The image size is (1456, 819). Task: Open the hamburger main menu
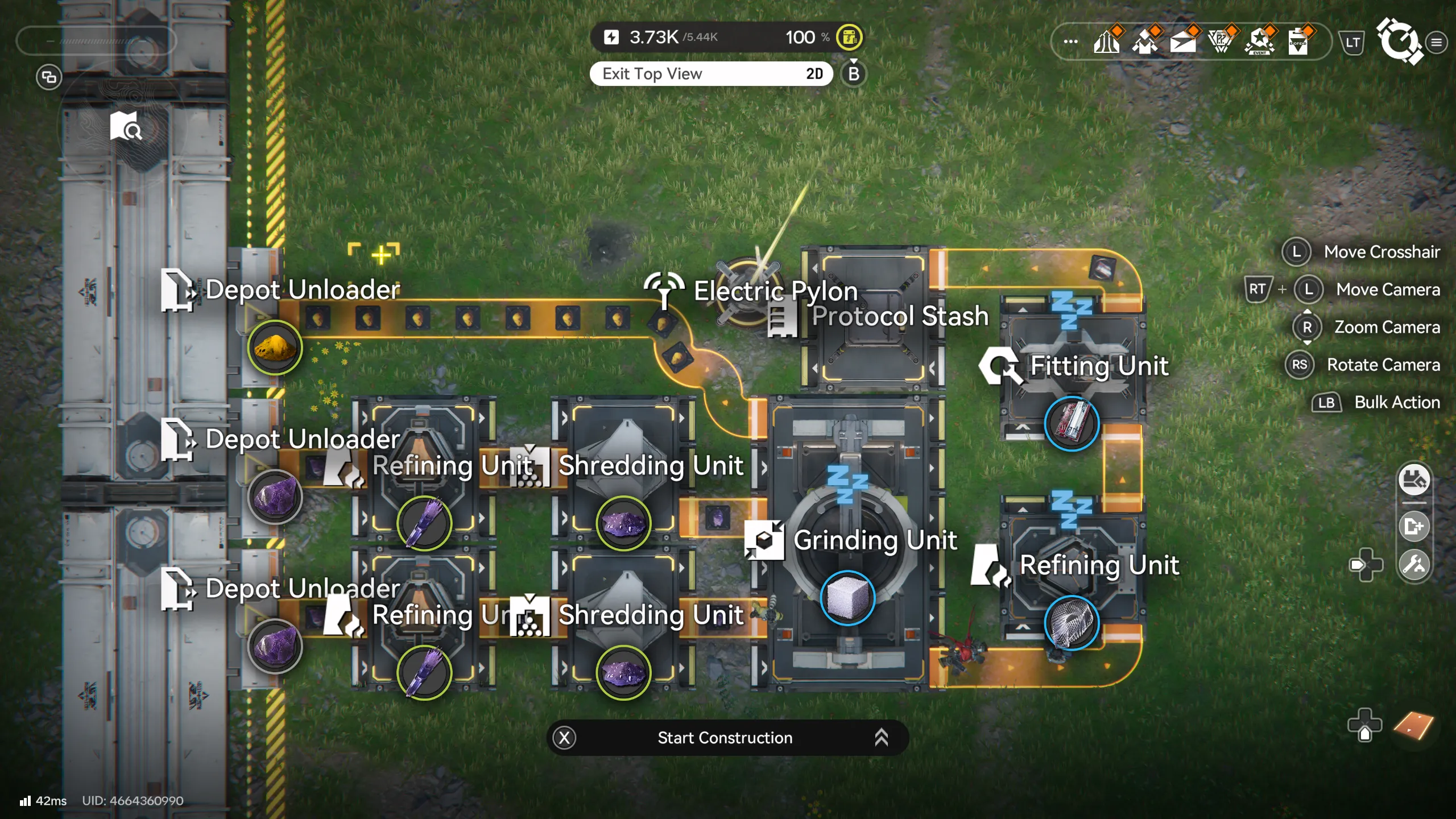pos(1437,42)
